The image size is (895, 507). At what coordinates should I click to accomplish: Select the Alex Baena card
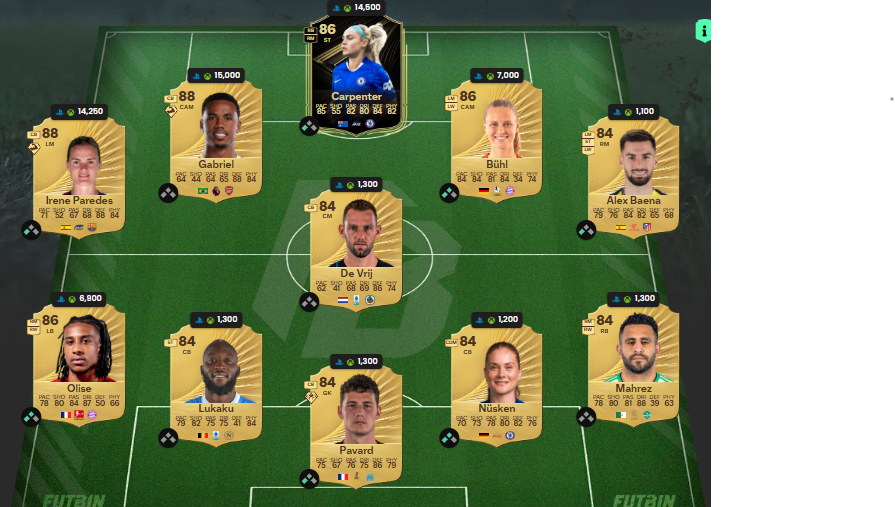[x=633, y=172]
